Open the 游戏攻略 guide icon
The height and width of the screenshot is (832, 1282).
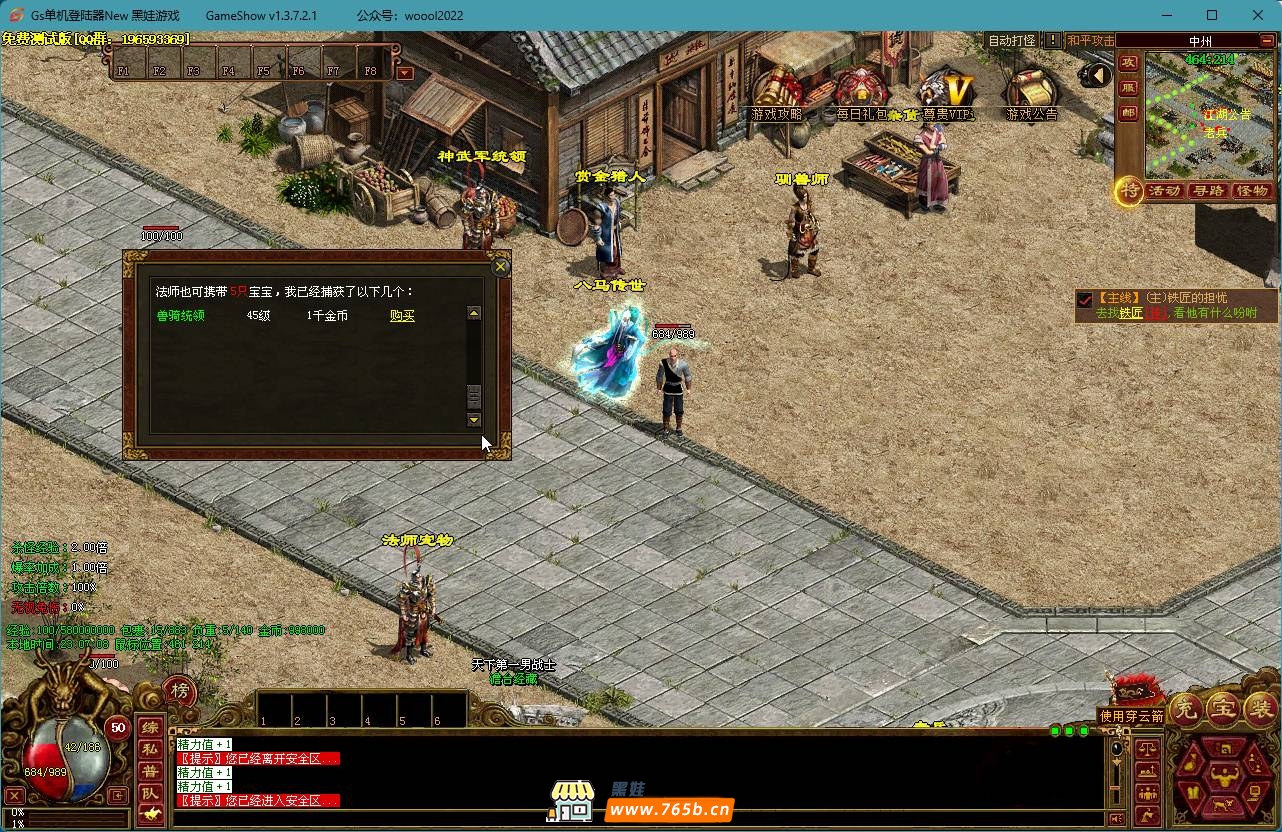pos(778,94)
